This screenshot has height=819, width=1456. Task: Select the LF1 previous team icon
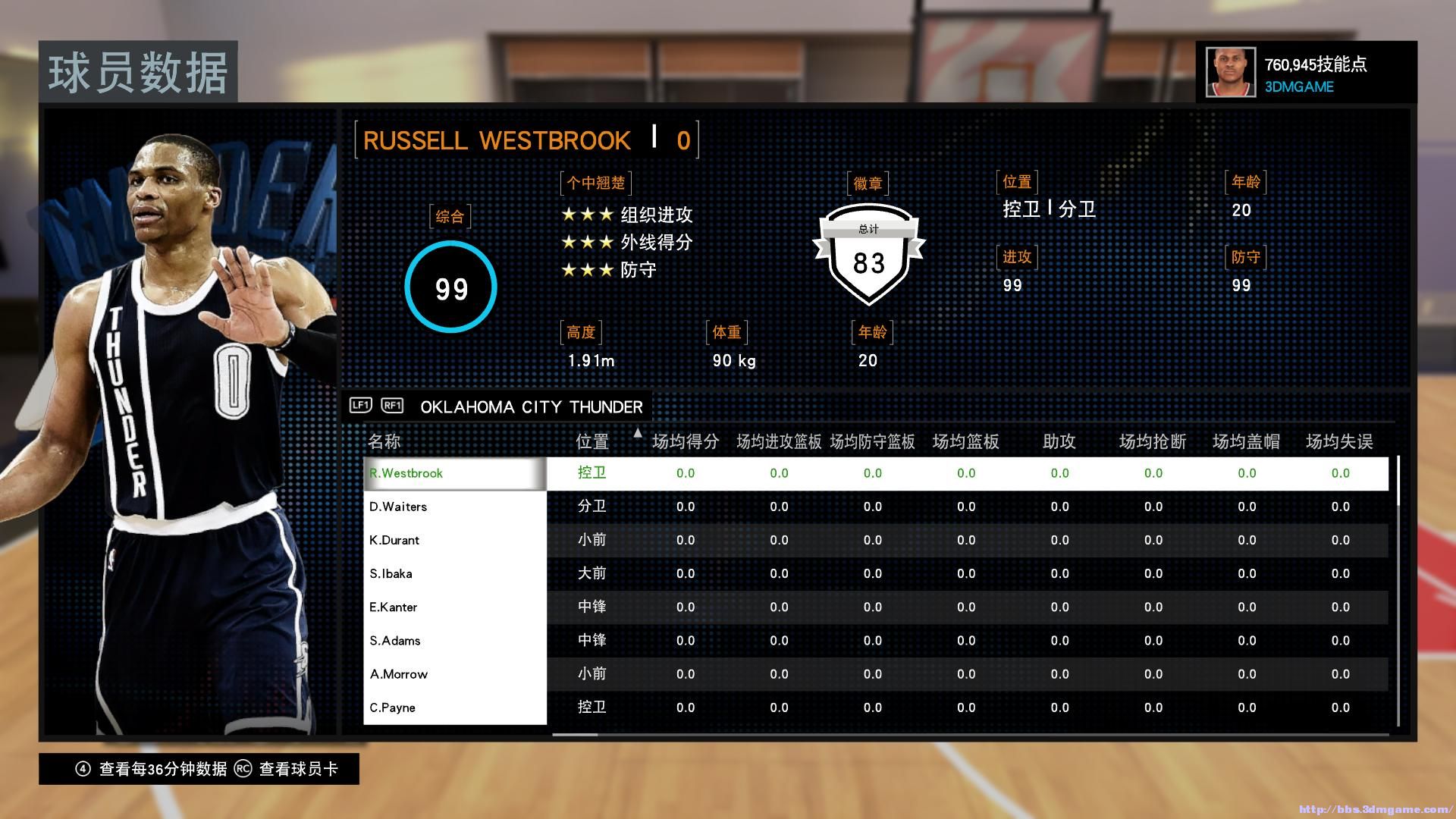(x=359, y=406)
